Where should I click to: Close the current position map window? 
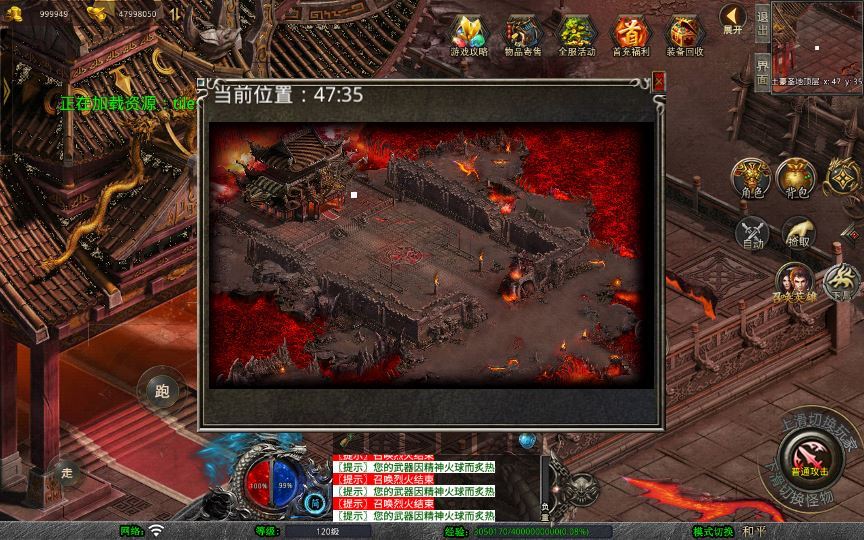(x=659, y=83)
